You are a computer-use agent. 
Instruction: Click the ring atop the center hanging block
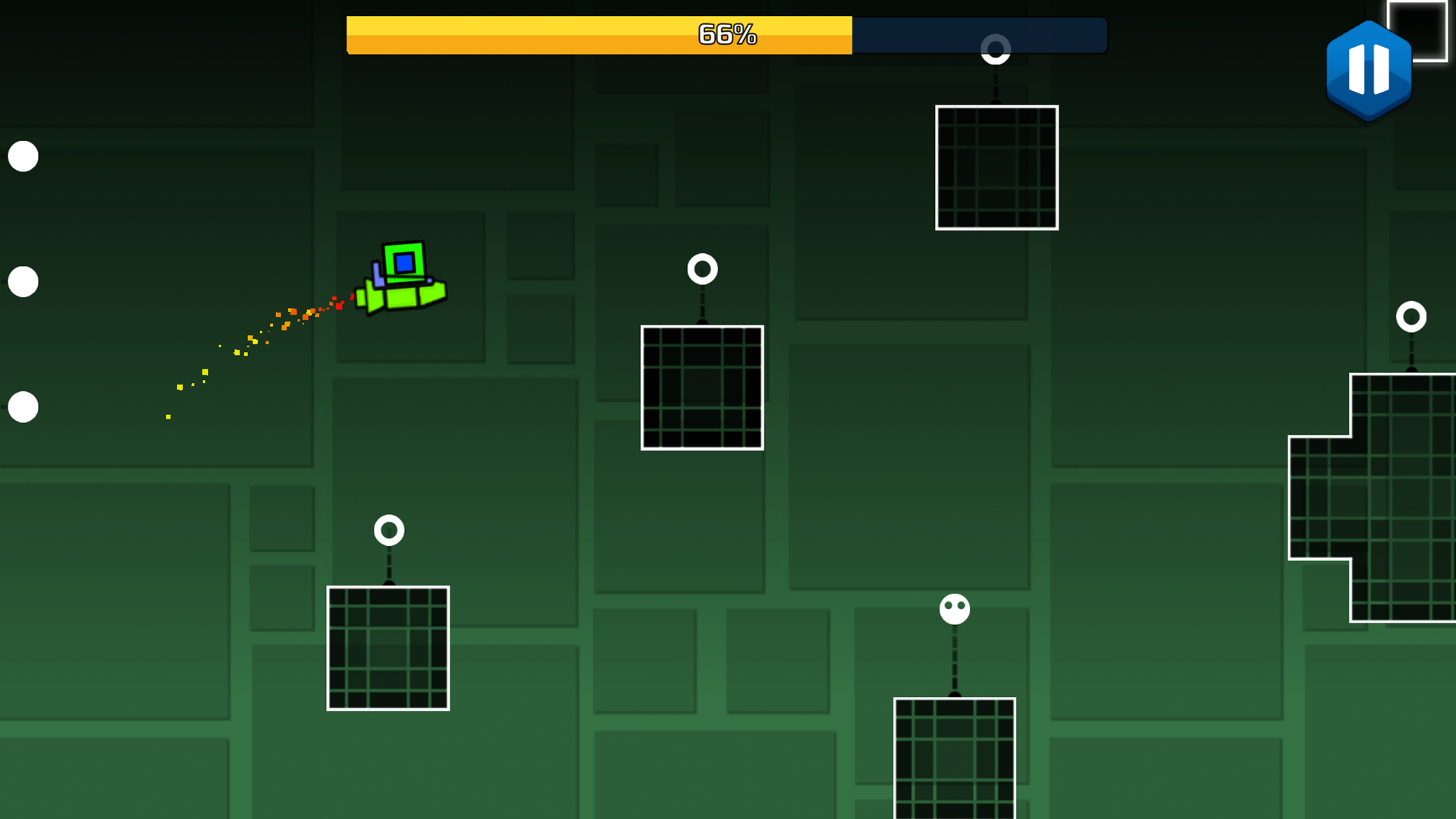point(701,268)
